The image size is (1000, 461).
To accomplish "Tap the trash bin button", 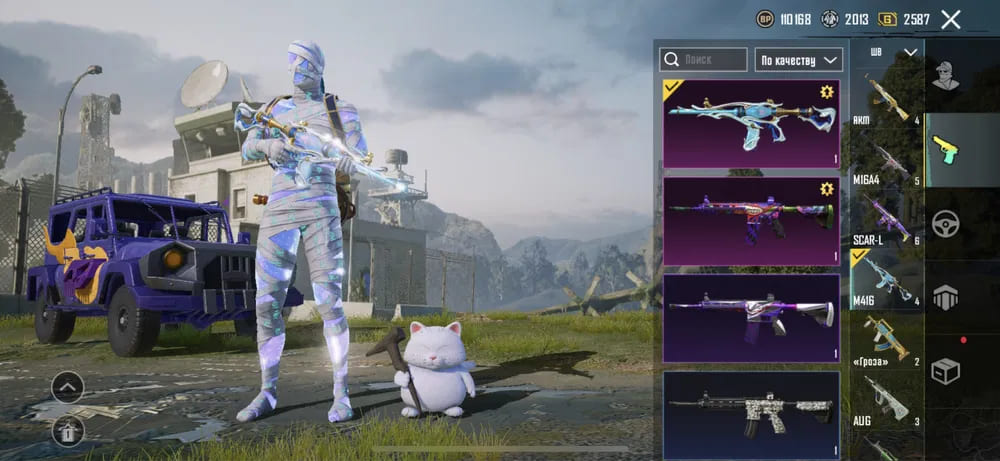I will pos(67,431).
